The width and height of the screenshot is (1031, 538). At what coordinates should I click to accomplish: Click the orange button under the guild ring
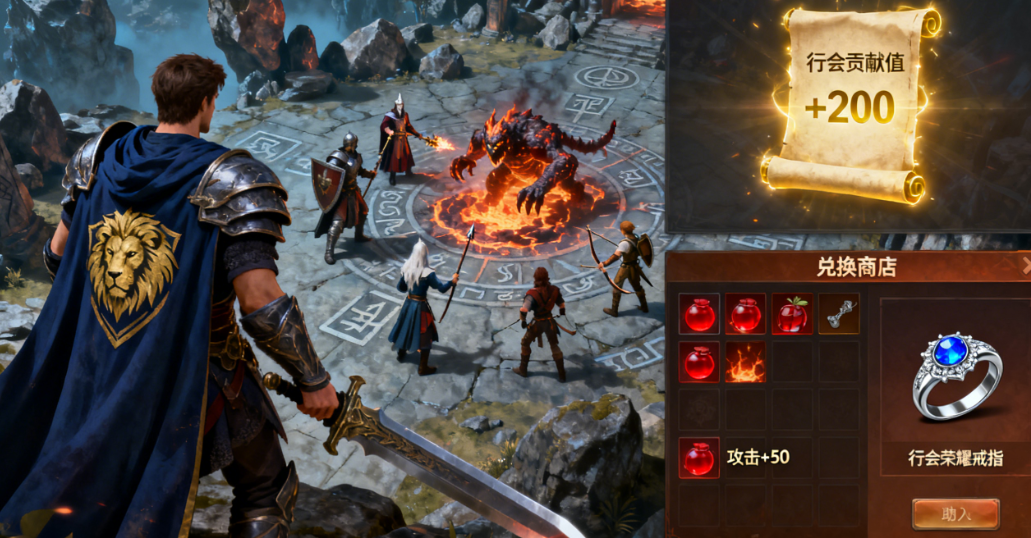tap(955, 513)
